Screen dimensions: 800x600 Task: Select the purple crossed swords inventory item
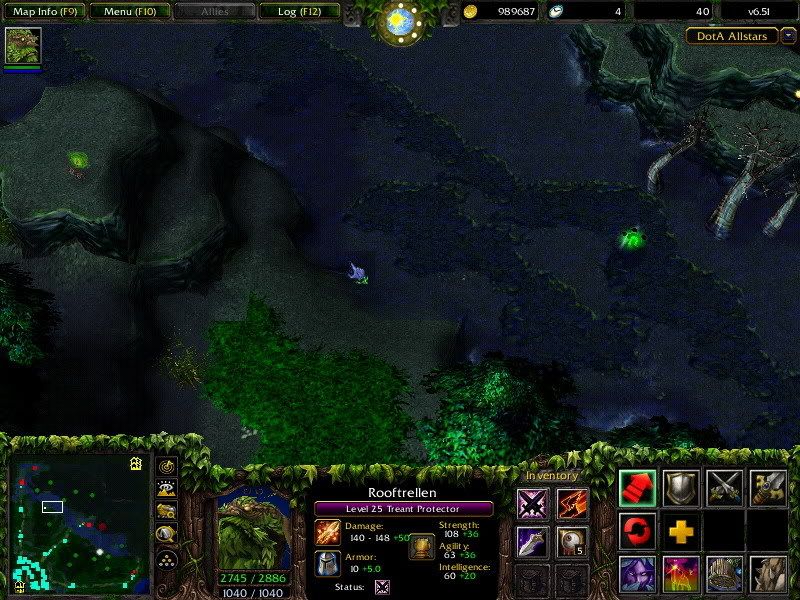pos(532,504)
